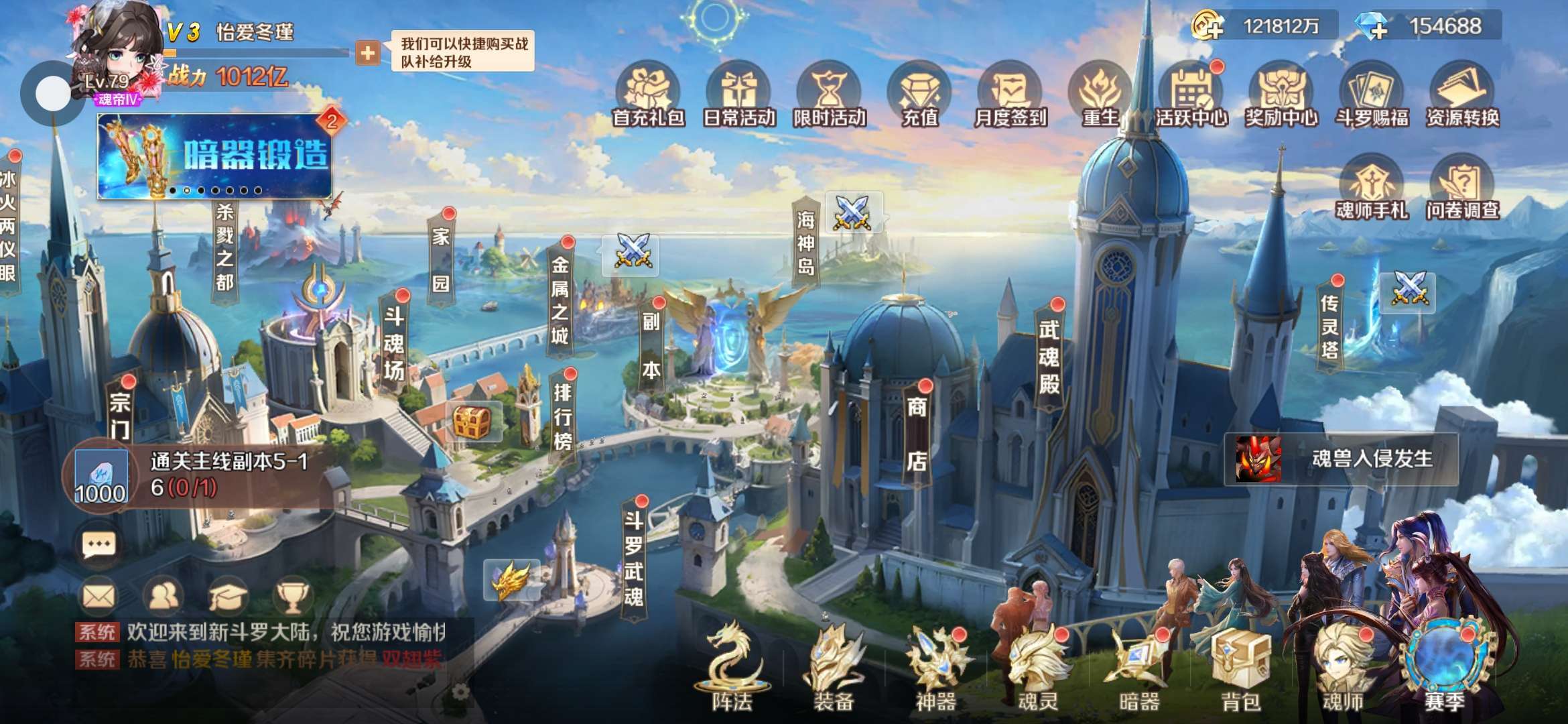Open the 问卷调查 survey
The height and width of the screenshot is (724, 1568).
click(1462, 188)
